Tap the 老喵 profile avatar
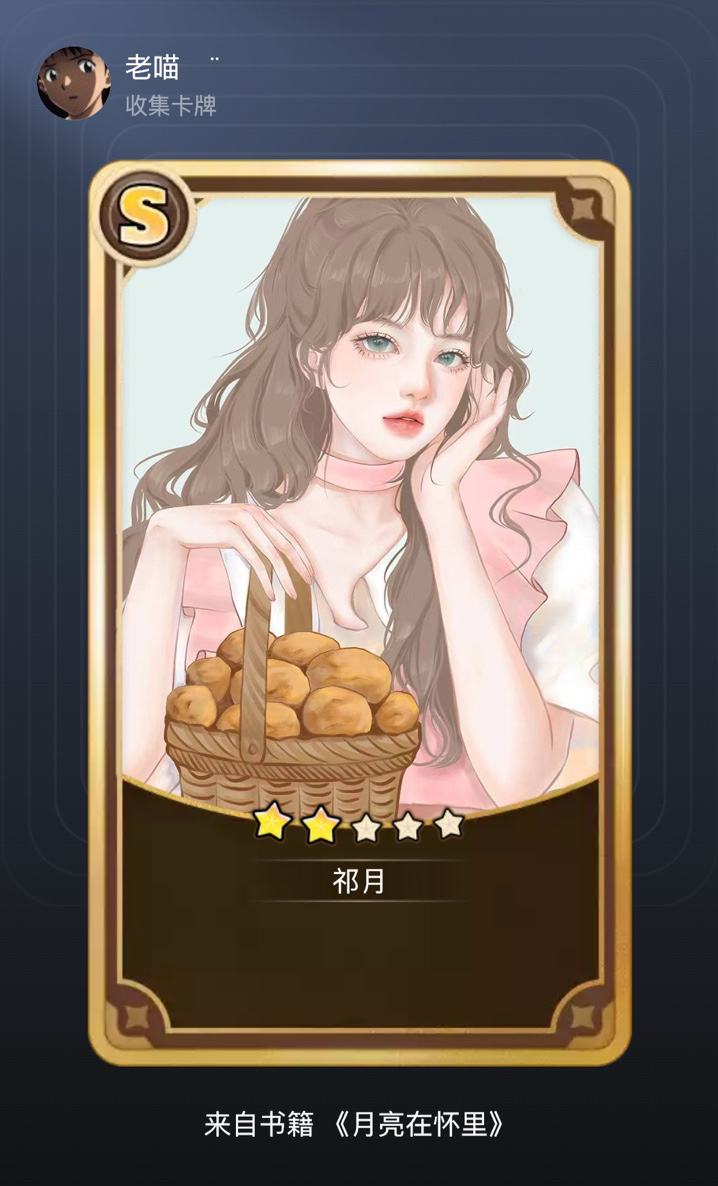 point(72,81)
